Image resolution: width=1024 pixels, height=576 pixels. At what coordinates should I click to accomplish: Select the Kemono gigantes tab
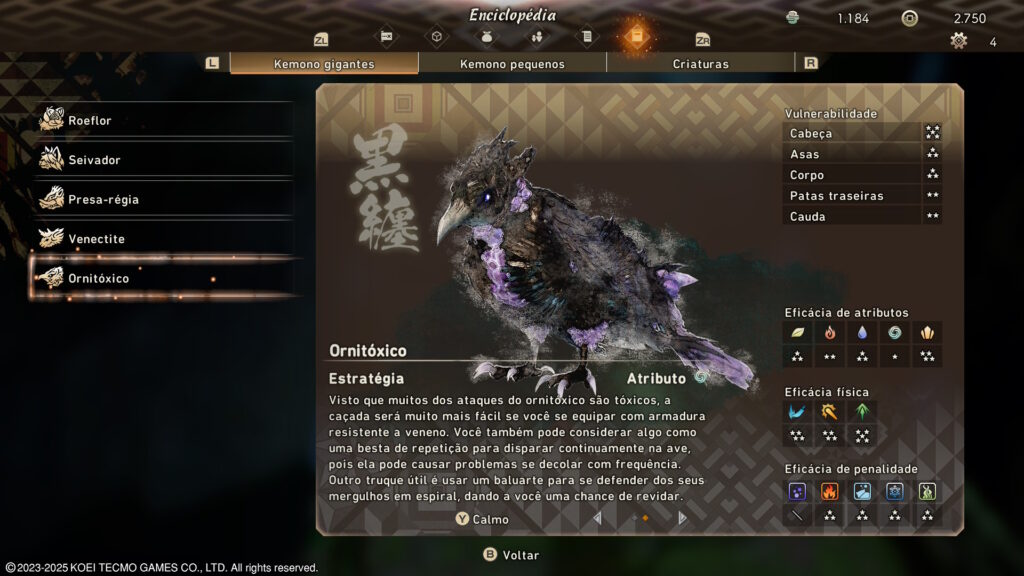point(324,64)
